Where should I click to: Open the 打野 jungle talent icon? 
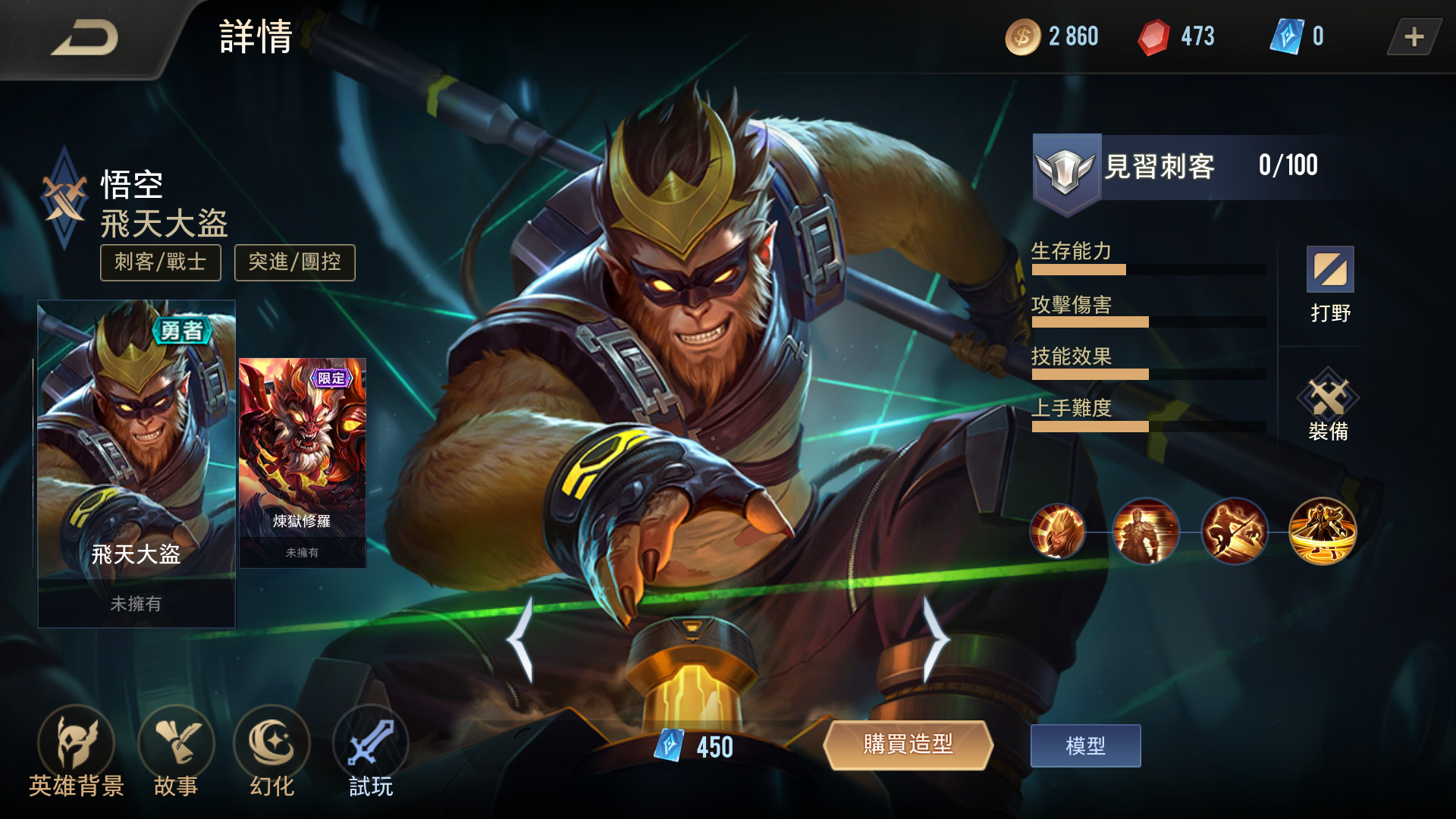click(x=1330, y=284)
